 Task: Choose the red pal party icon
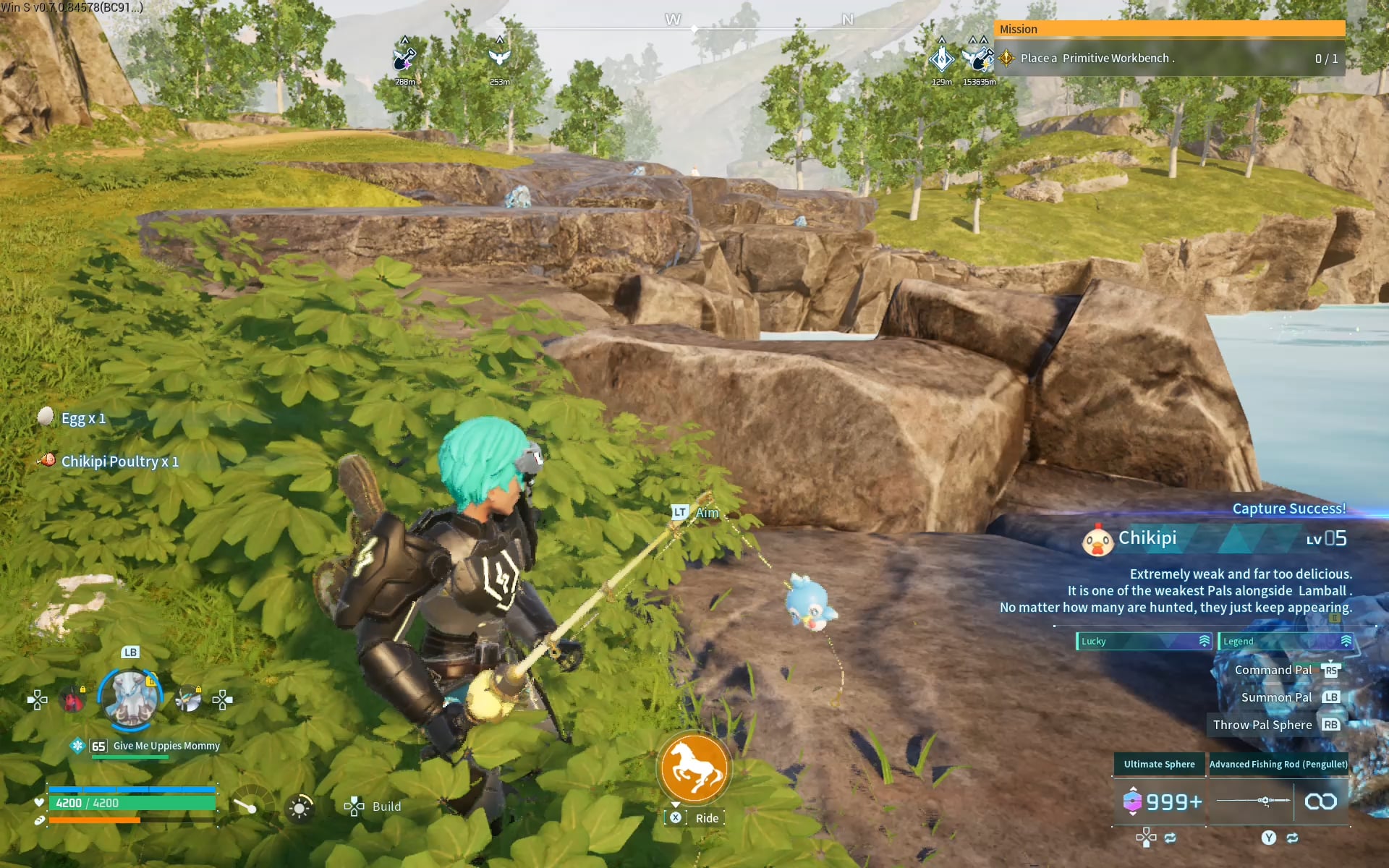pyautogui.click(x=72, y=699)
